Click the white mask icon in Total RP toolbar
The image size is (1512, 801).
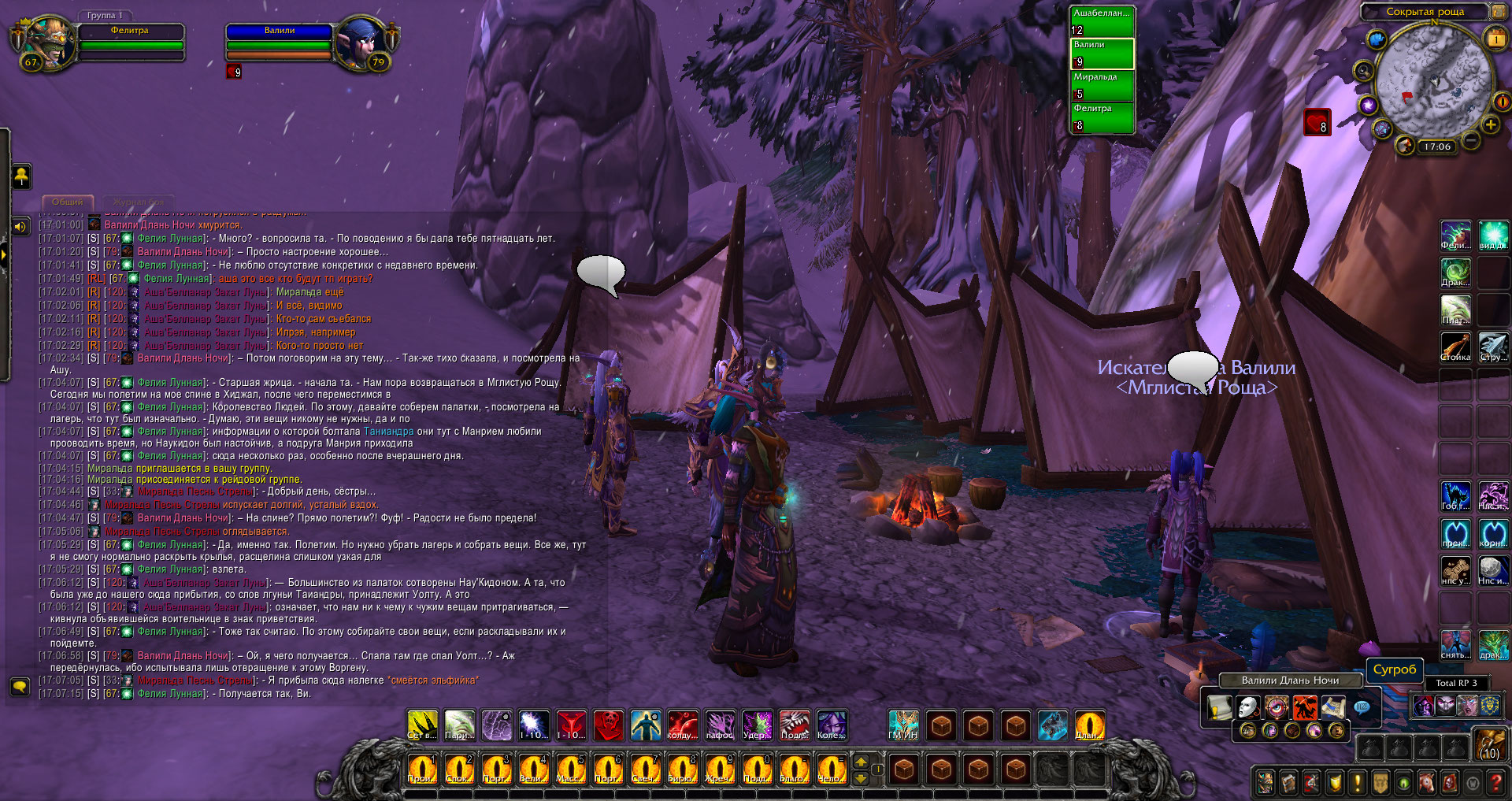[x=1247, y=707]
